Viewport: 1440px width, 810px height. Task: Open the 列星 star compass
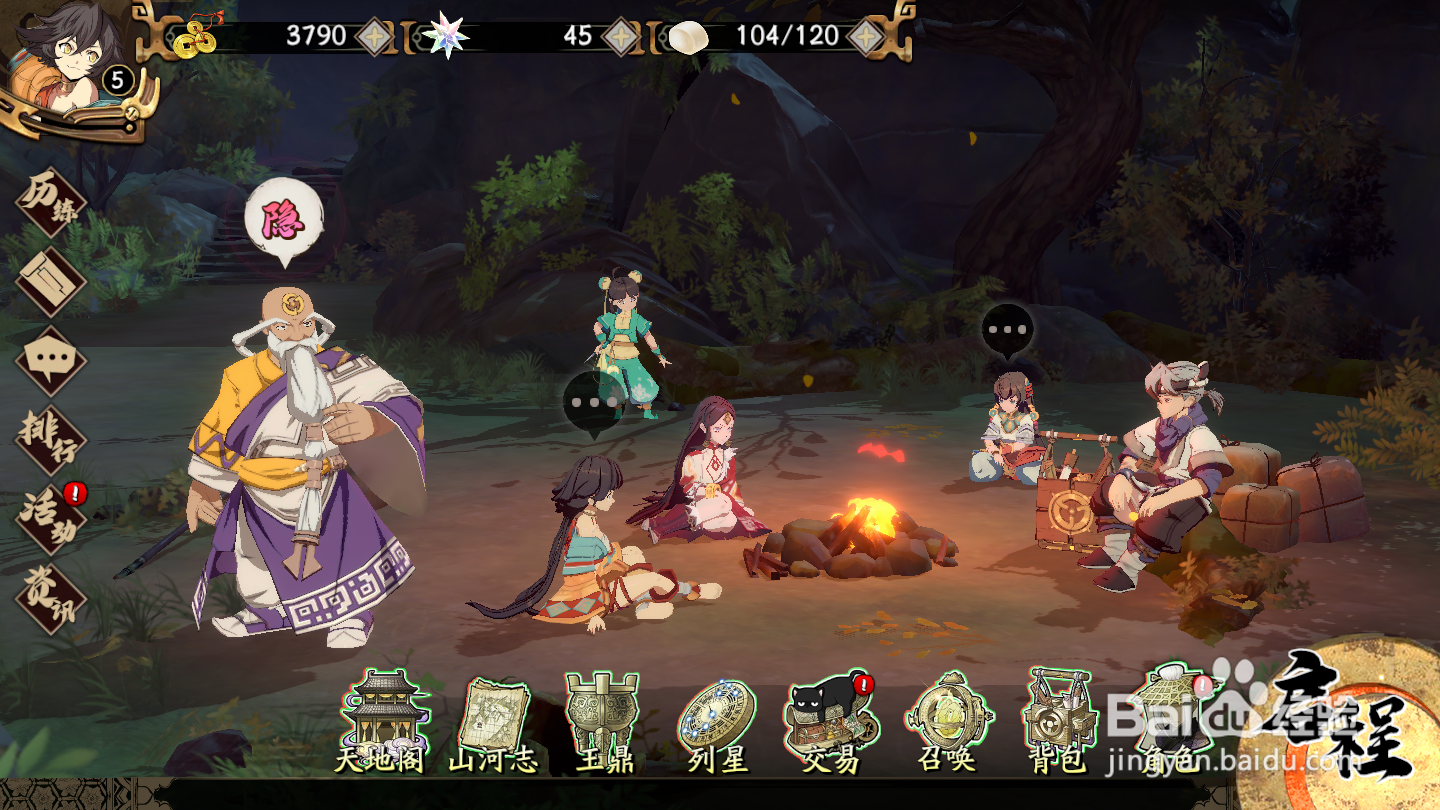[717, 722]
